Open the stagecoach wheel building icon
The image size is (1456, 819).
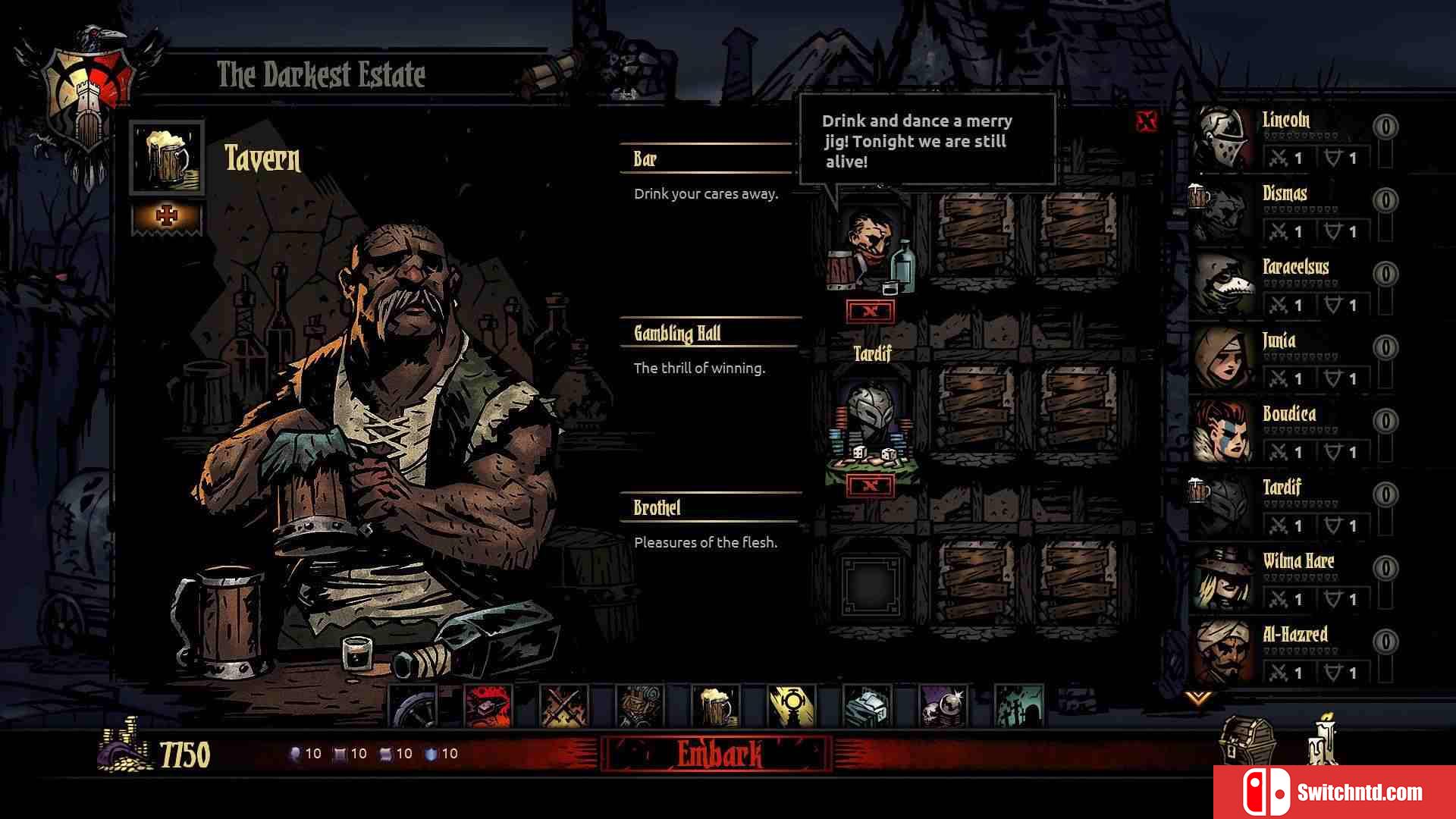coord(413,707)
